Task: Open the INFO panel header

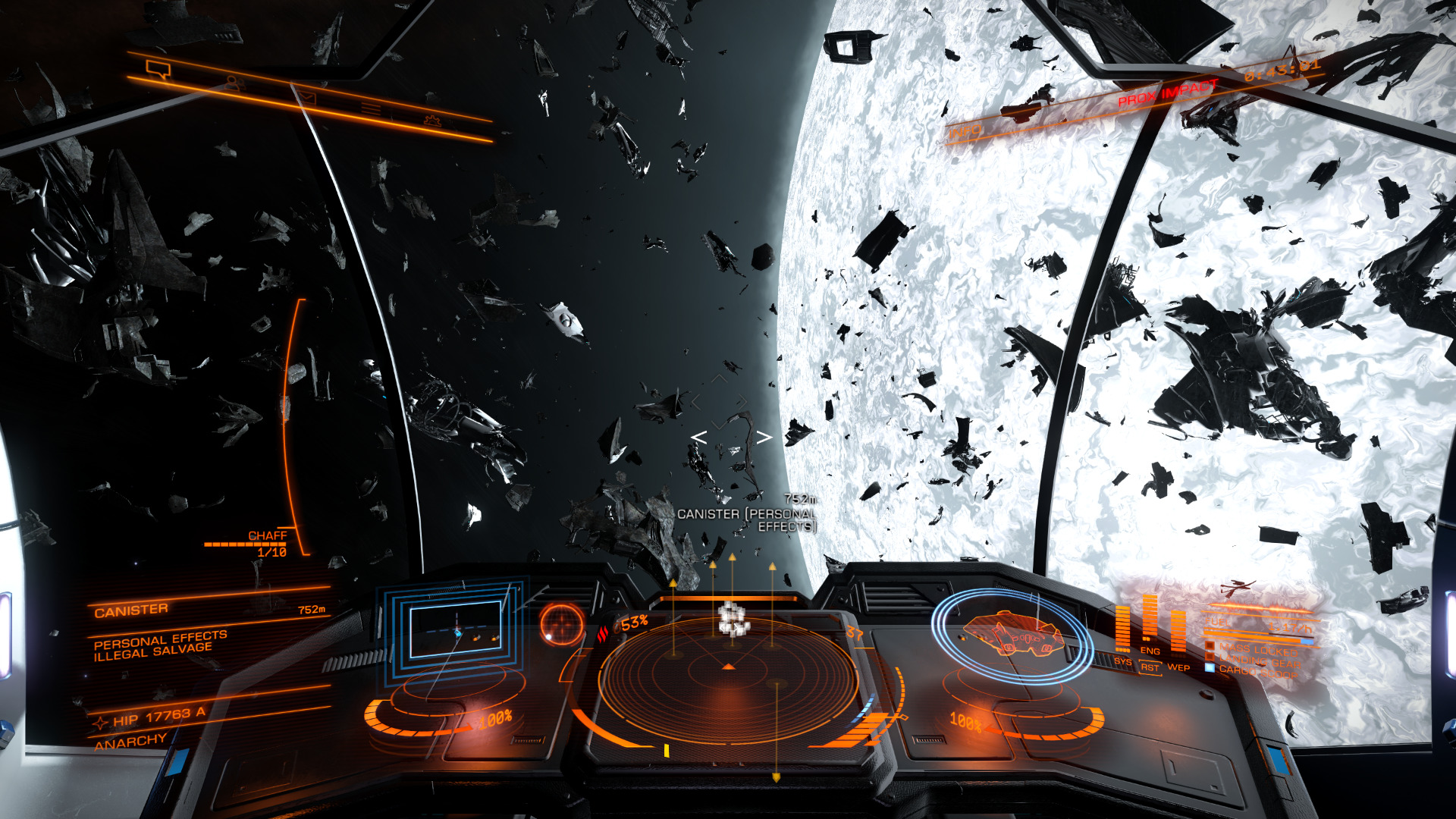Action: pos(965,132)
